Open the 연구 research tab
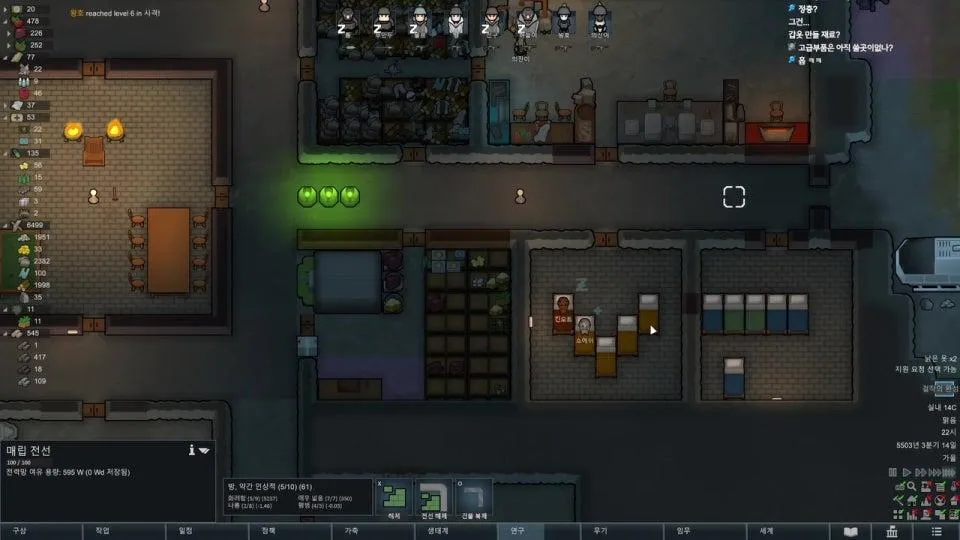The image size is (960, 540). coord(517,531)
